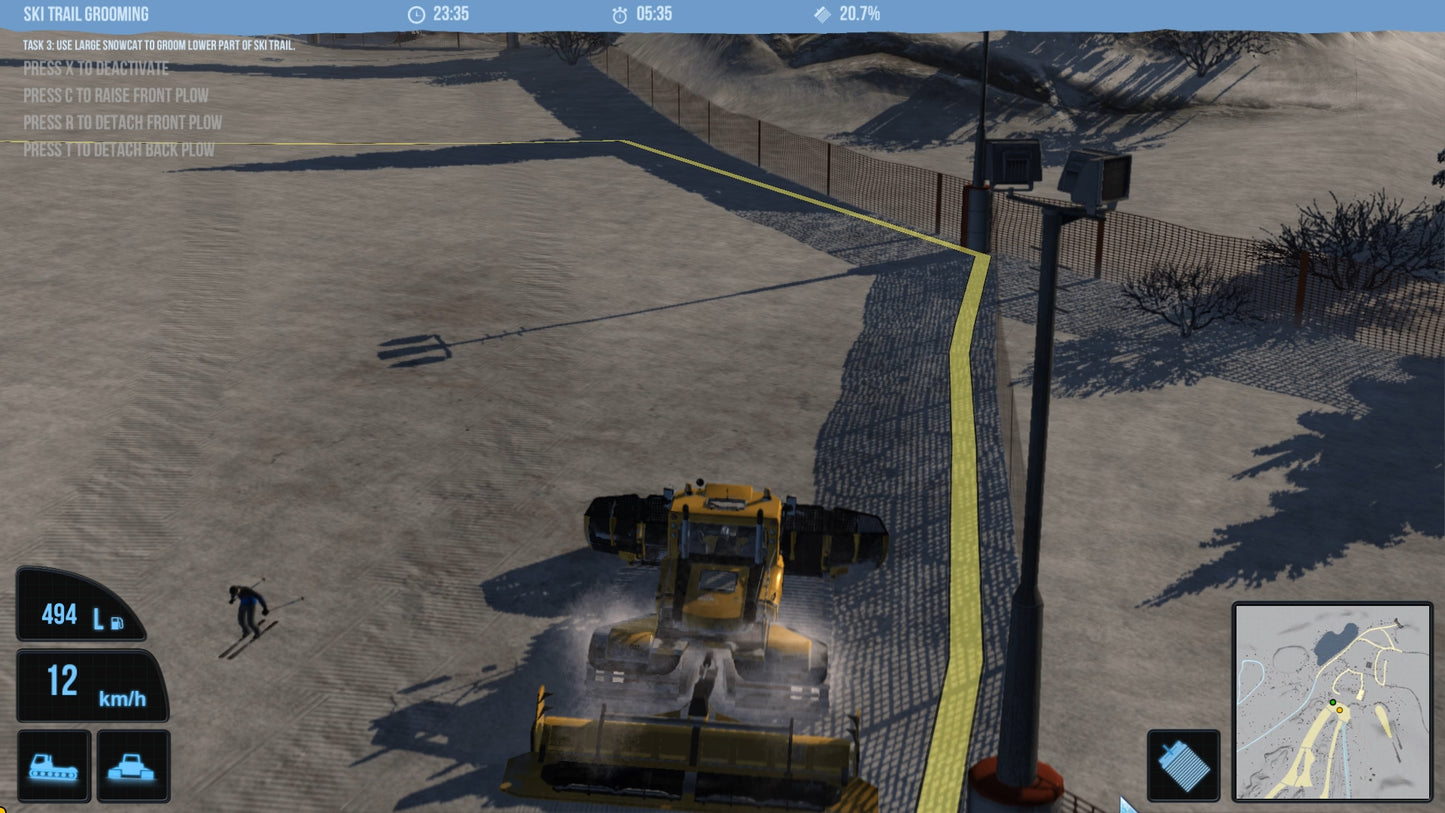Click the SKI TRAIL GROOMING title
The width and height of the screenshot is (1445, 813).
tap(85, 14)
